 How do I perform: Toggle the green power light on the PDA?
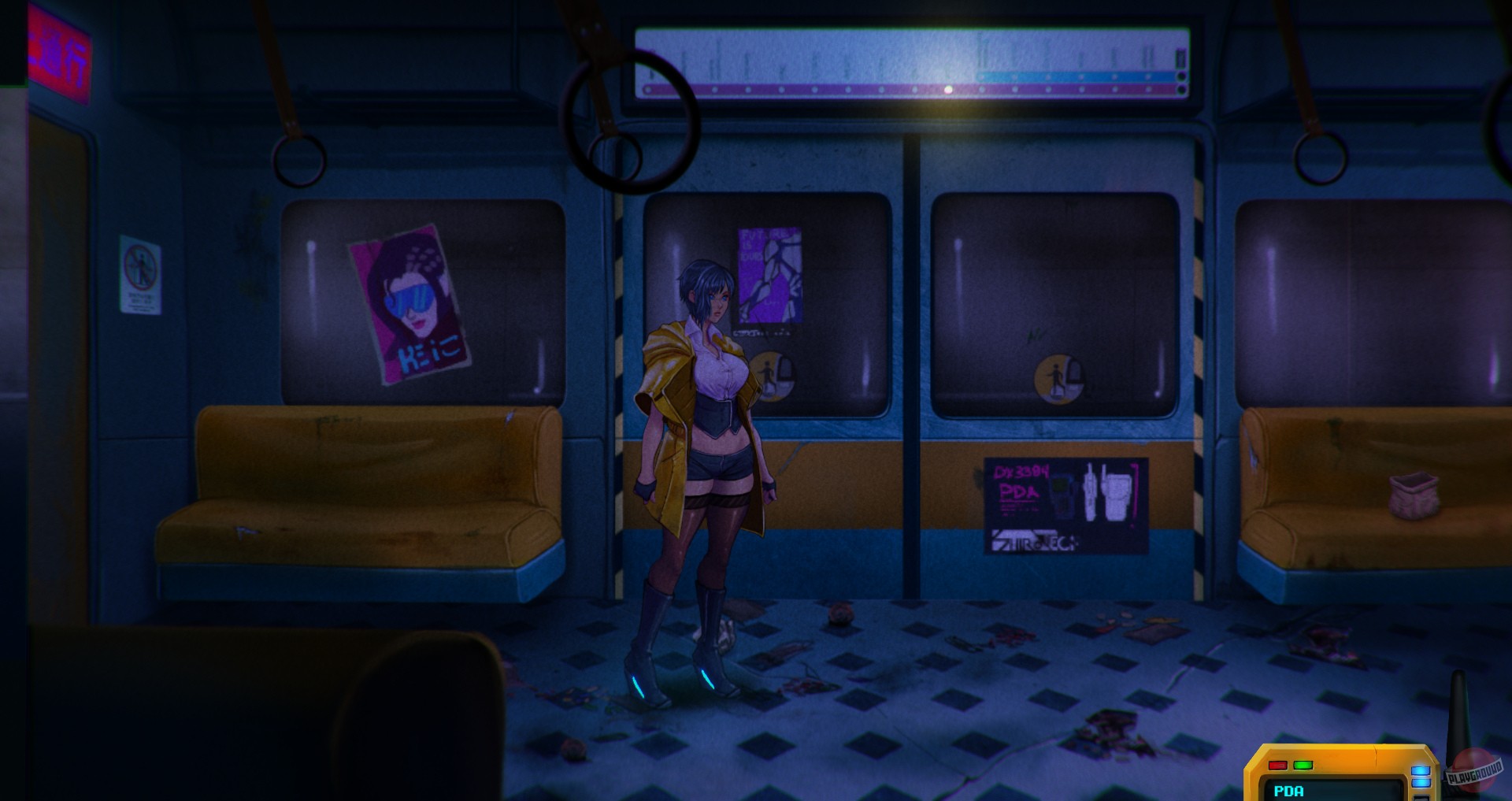click(1303, 765)
